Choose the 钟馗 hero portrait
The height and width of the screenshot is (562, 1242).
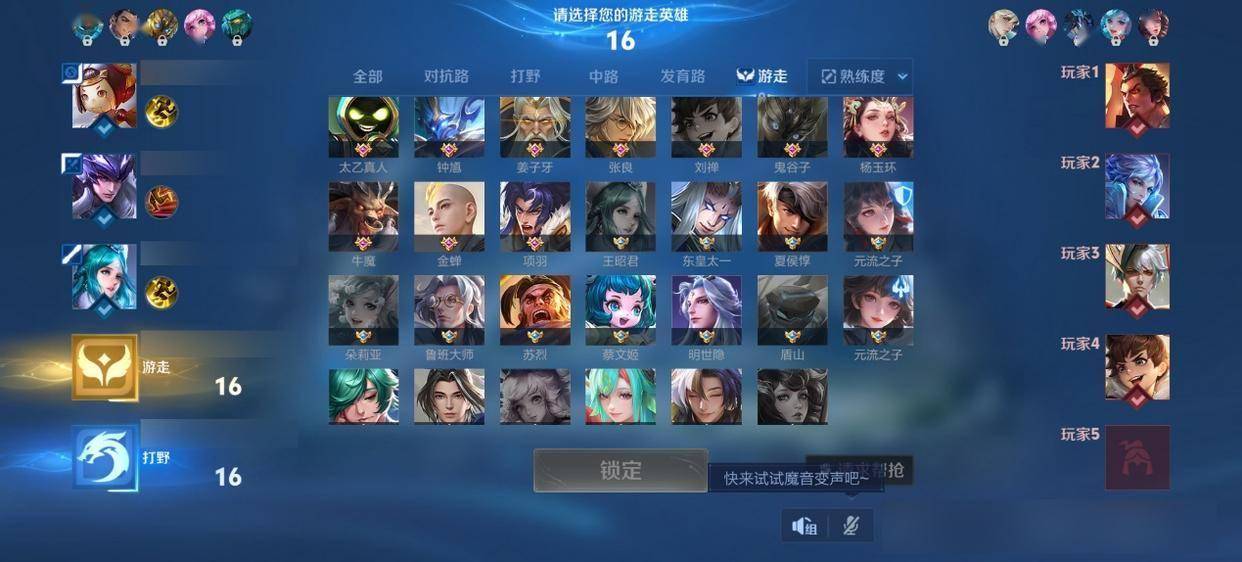coord(449,127)
